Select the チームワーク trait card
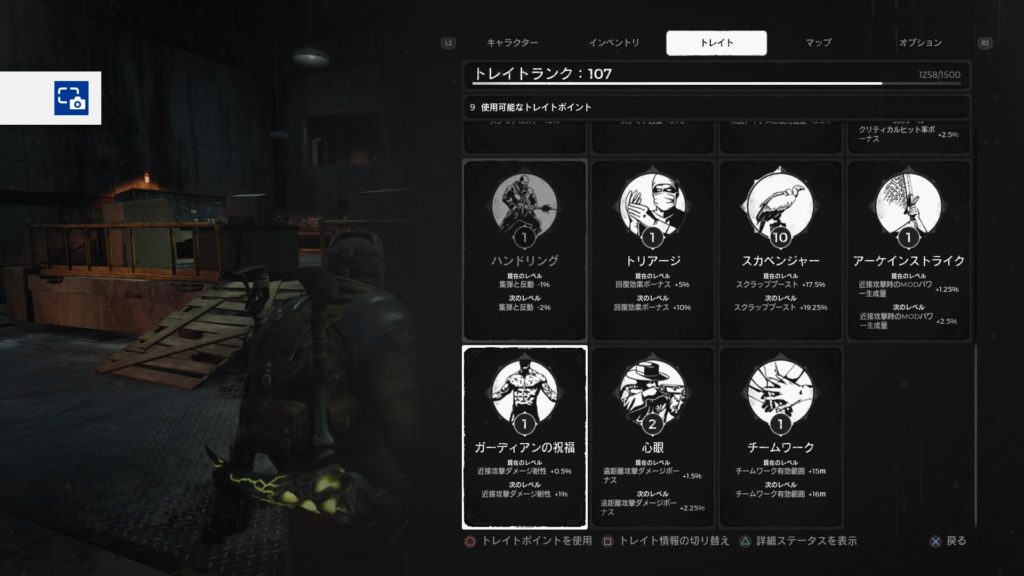 coord(781,437)
